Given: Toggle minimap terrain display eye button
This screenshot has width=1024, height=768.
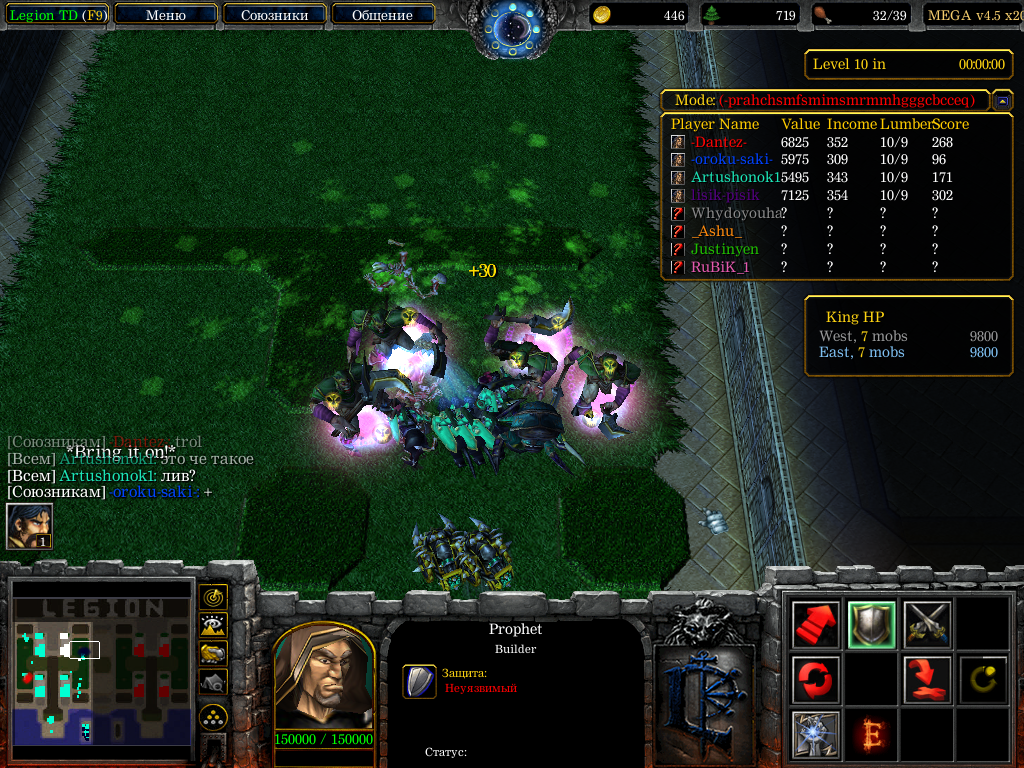Looking at the screenshot, I should (213, 626).
